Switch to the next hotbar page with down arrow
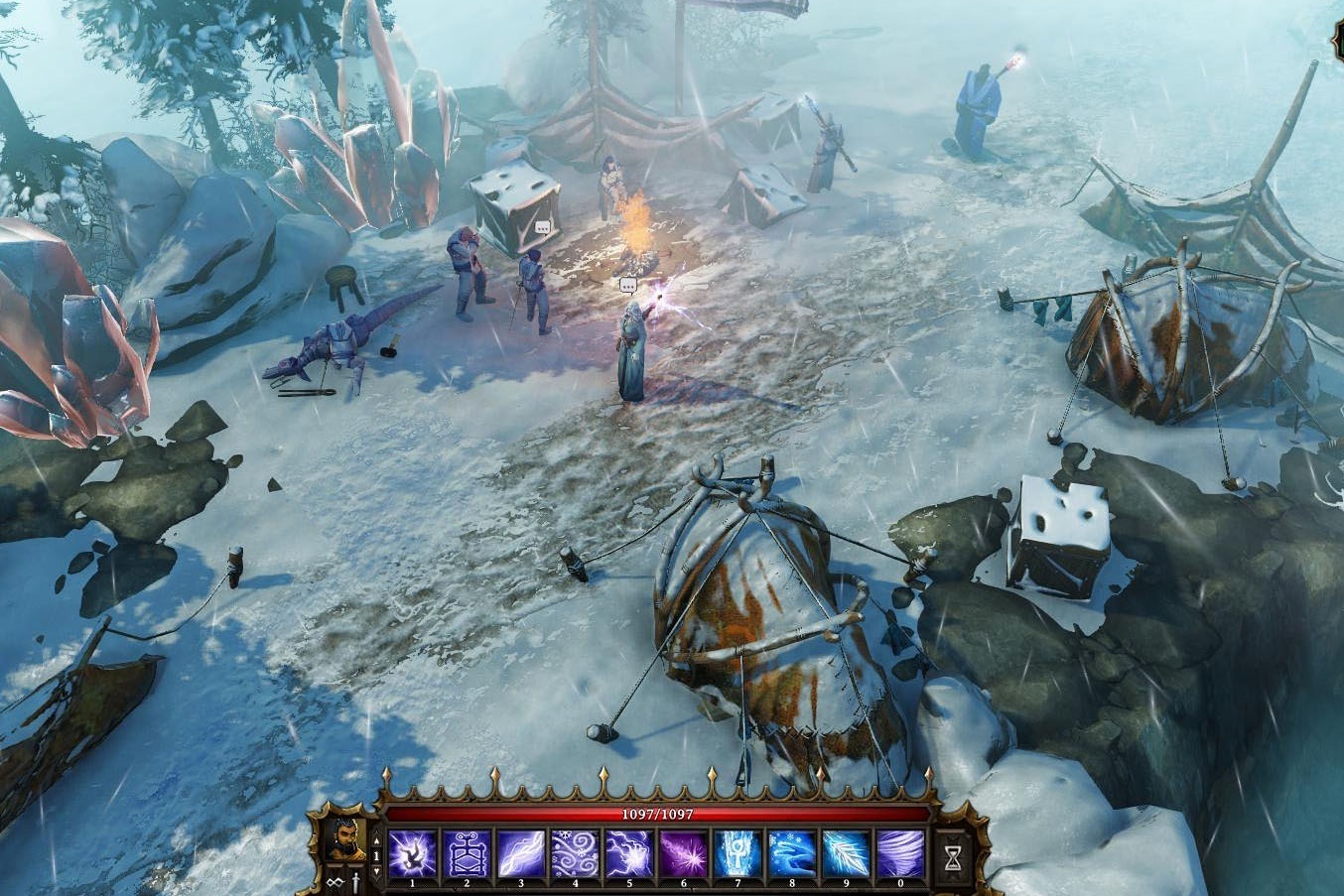Screen dimensions: 1344x896 click(376, 872)
